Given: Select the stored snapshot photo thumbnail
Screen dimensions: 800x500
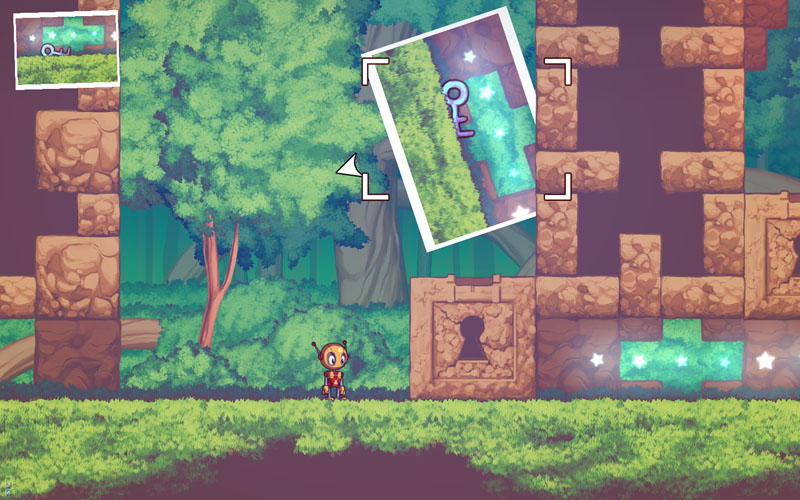Looking at the screenshot, I should coord(66,48).
